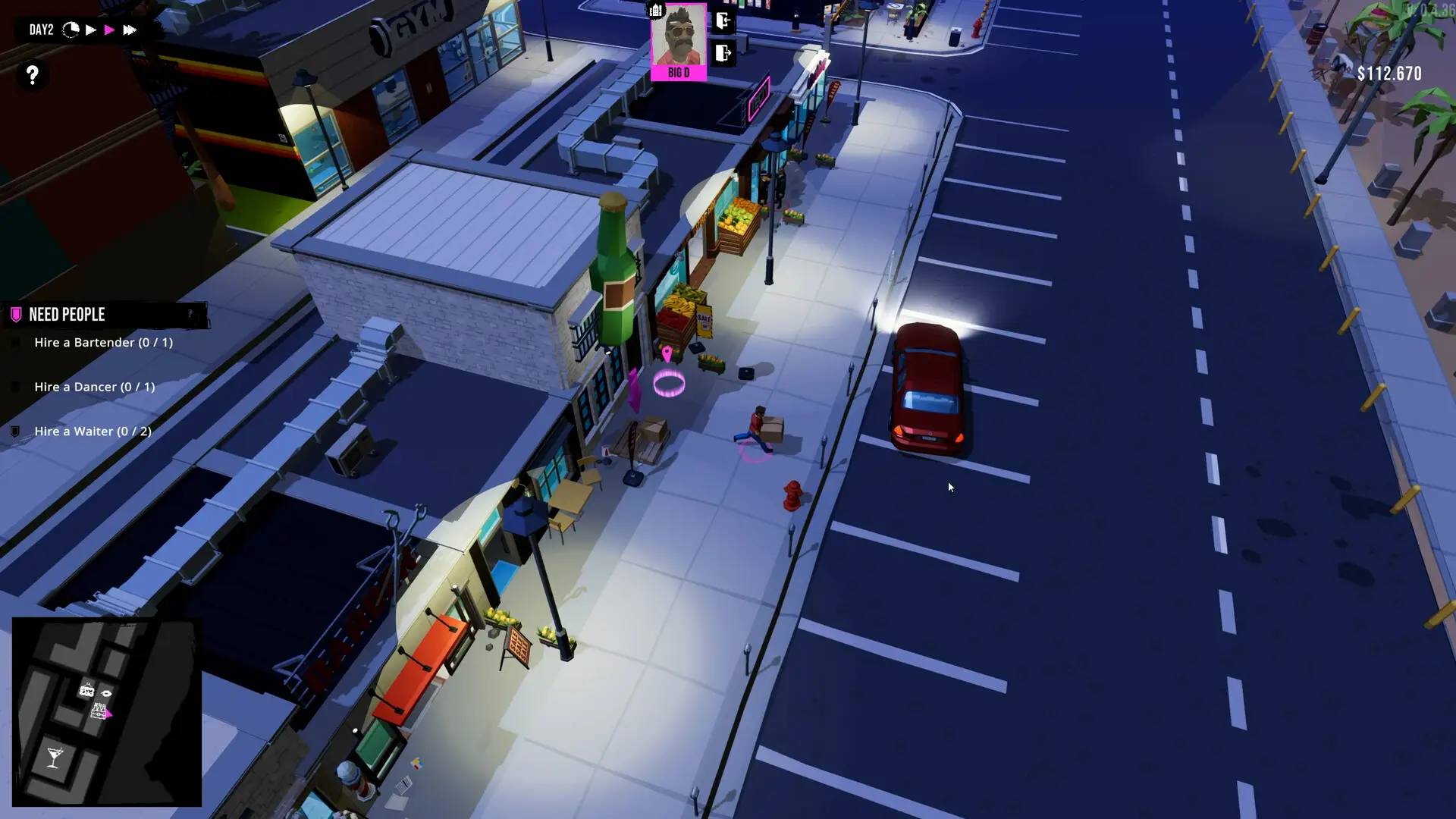This screenshot has width=1456, height=819.
Task: Switch to fast-forward speed
Action: point(130,30)
